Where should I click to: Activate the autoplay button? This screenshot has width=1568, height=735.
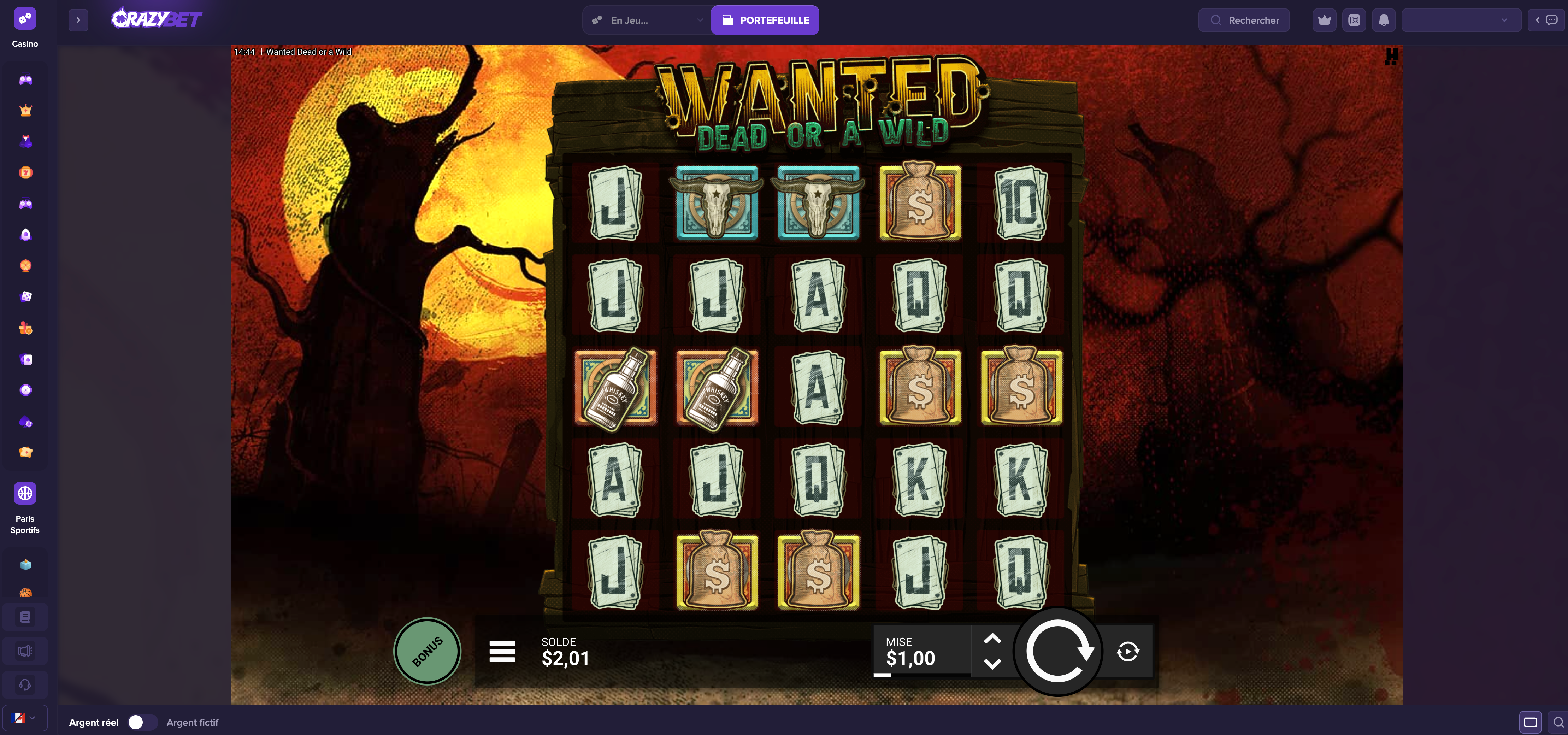point(1128,651)
